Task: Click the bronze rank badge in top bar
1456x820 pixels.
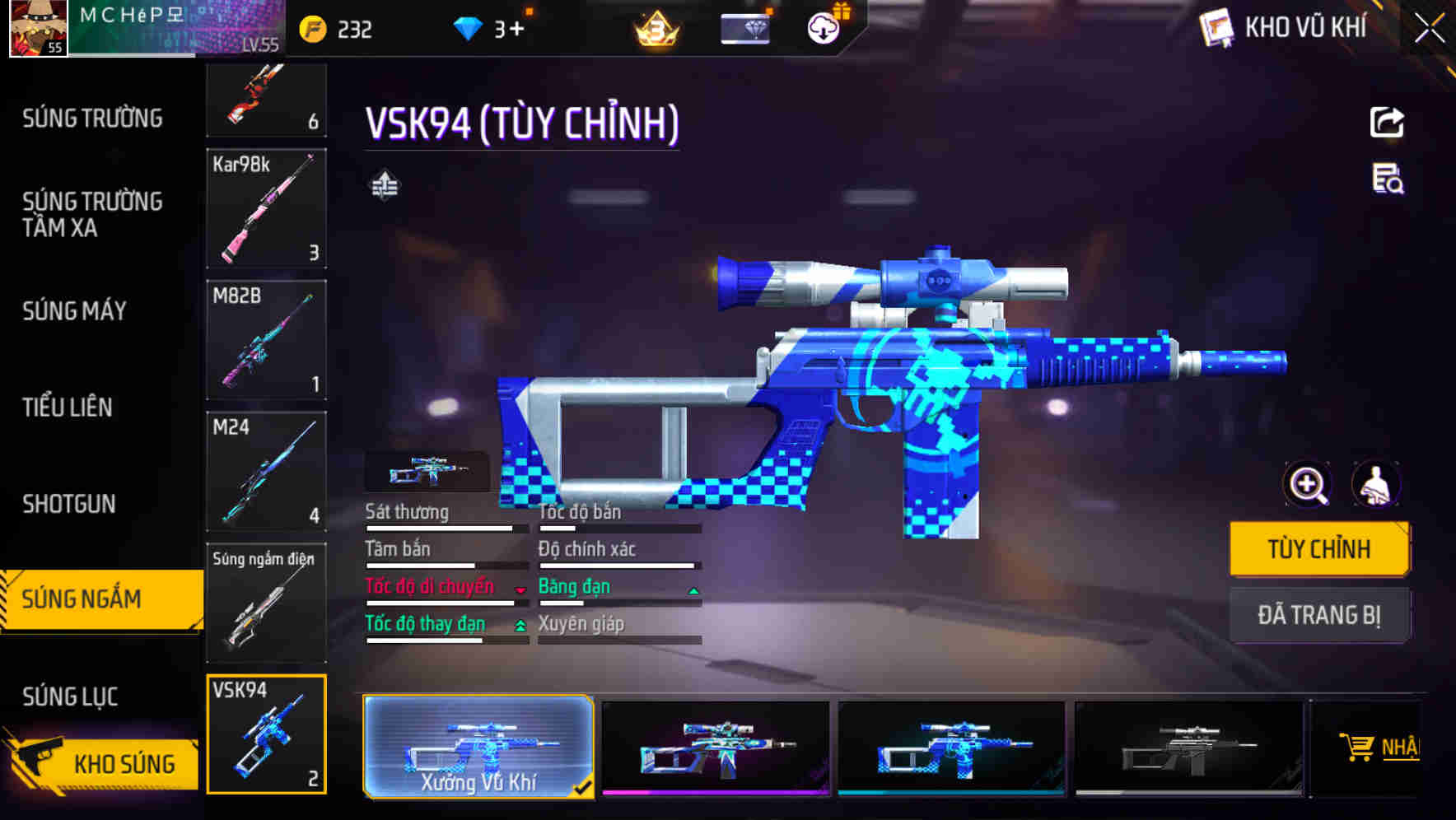Action: pyautogui.click(x=653, y=28)
